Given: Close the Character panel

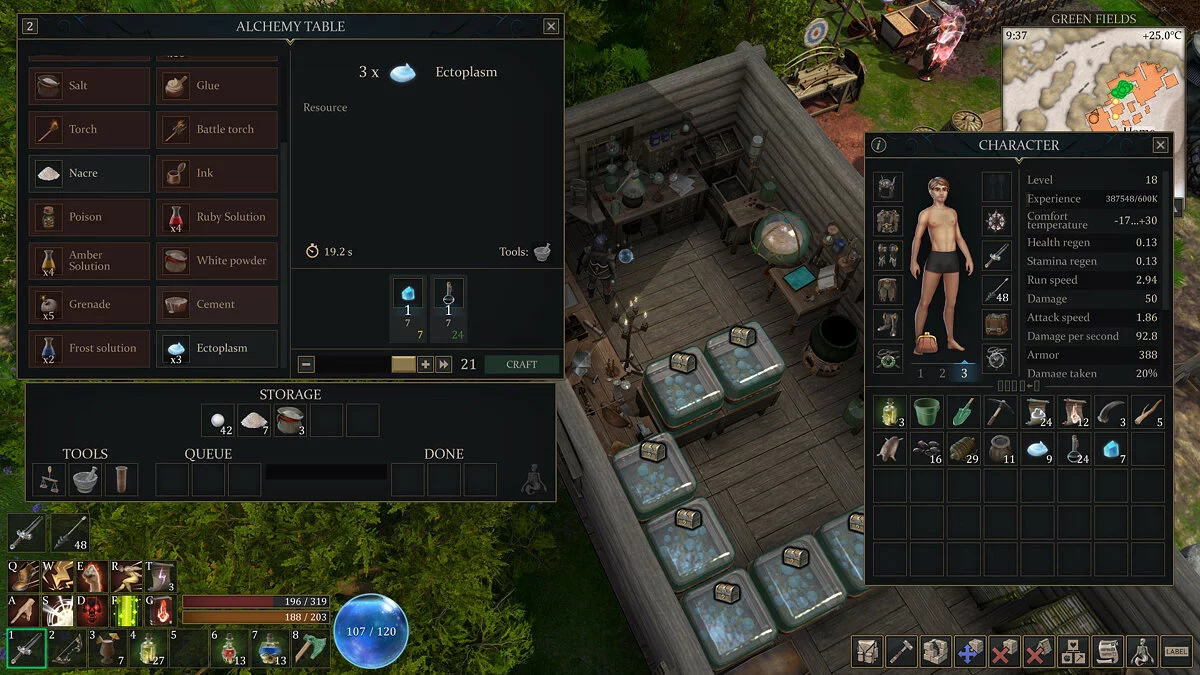Looking at the screenshot, I should pos(1160,145).
